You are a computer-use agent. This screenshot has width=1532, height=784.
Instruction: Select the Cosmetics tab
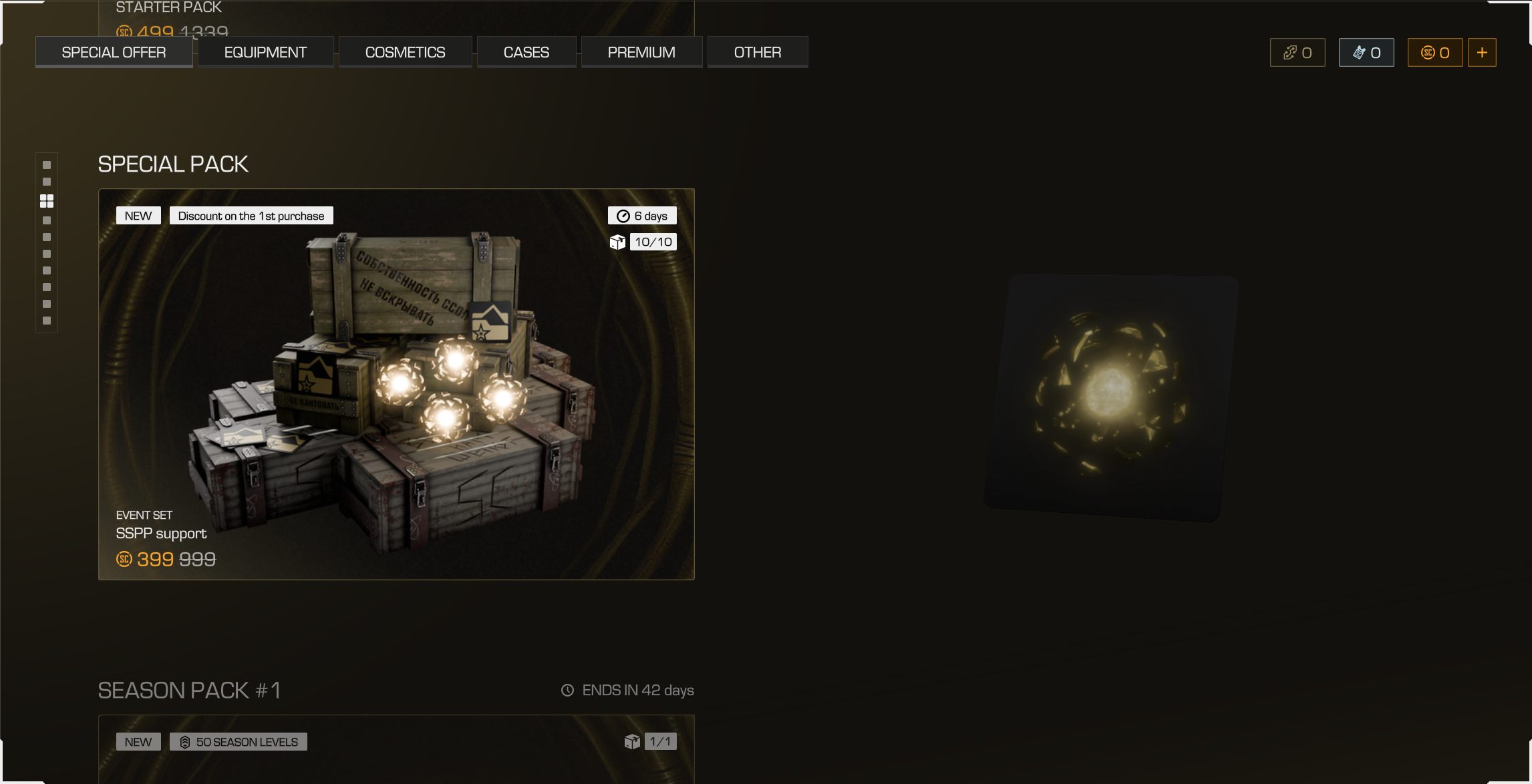click(x=405, y=52)
